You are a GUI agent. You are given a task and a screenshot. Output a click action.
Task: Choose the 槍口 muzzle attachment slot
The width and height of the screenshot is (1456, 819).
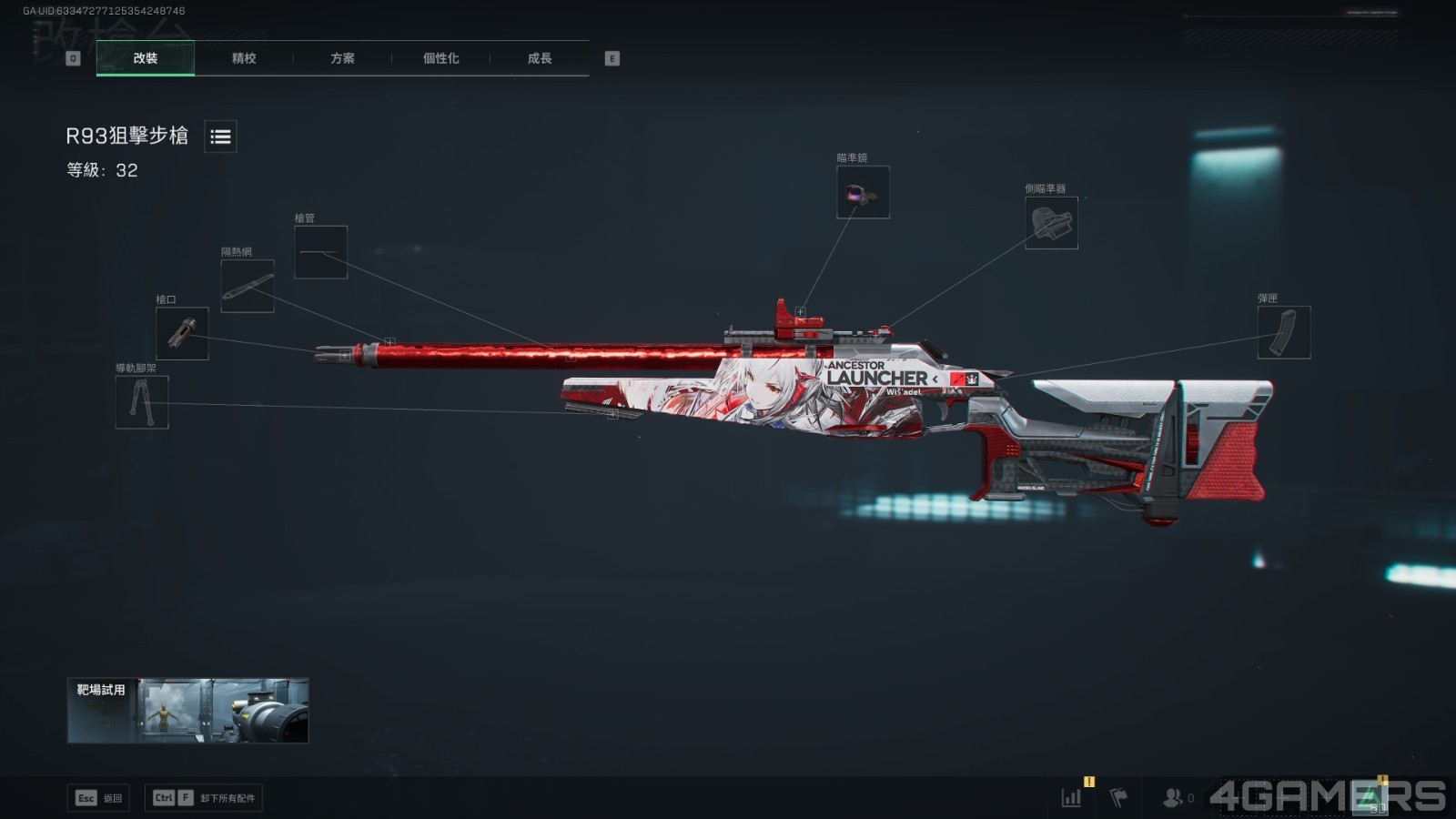click(182, 333)
